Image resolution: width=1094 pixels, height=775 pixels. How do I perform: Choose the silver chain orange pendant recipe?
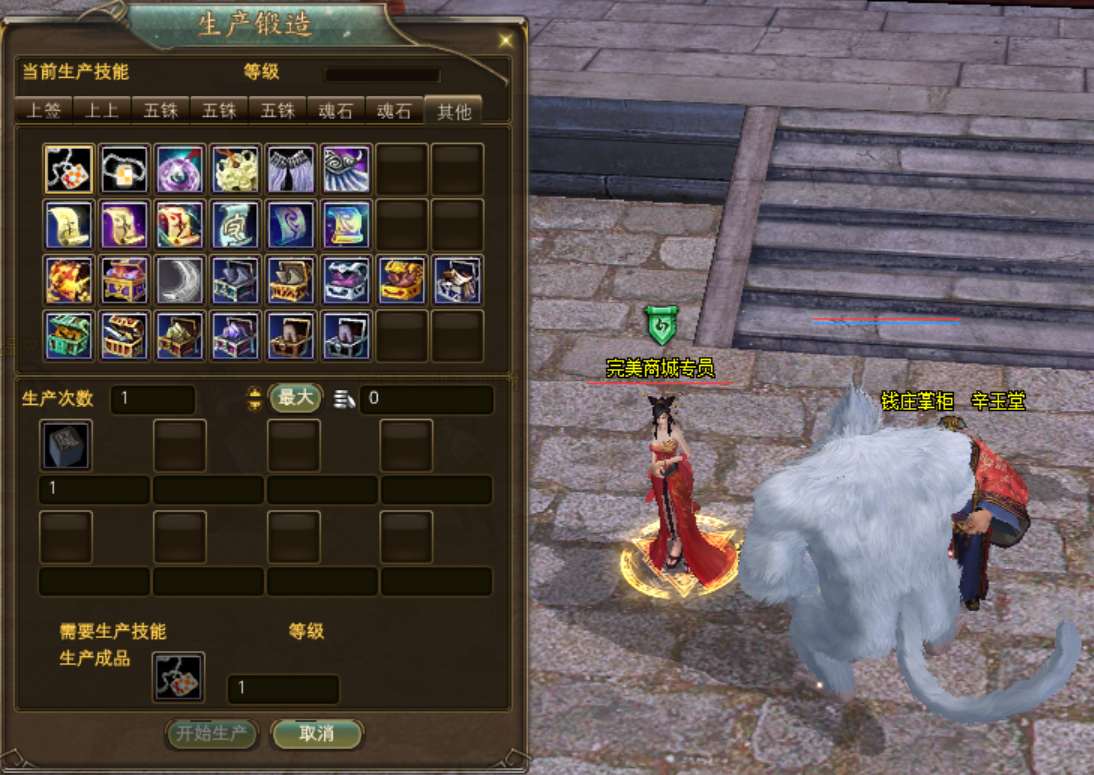125,169
